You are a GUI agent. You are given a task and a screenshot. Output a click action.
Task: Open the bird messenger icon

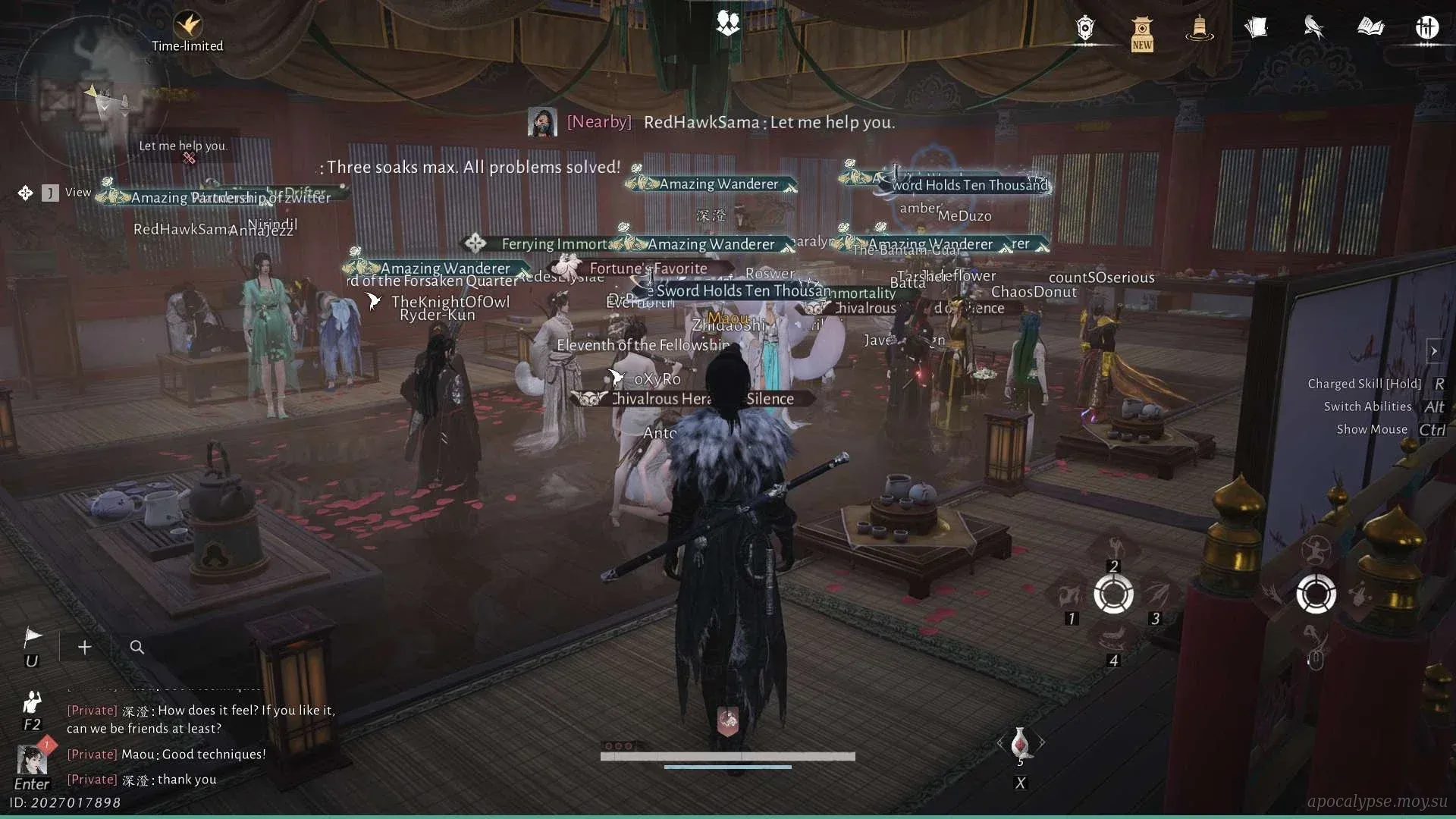click(1313, 28)
